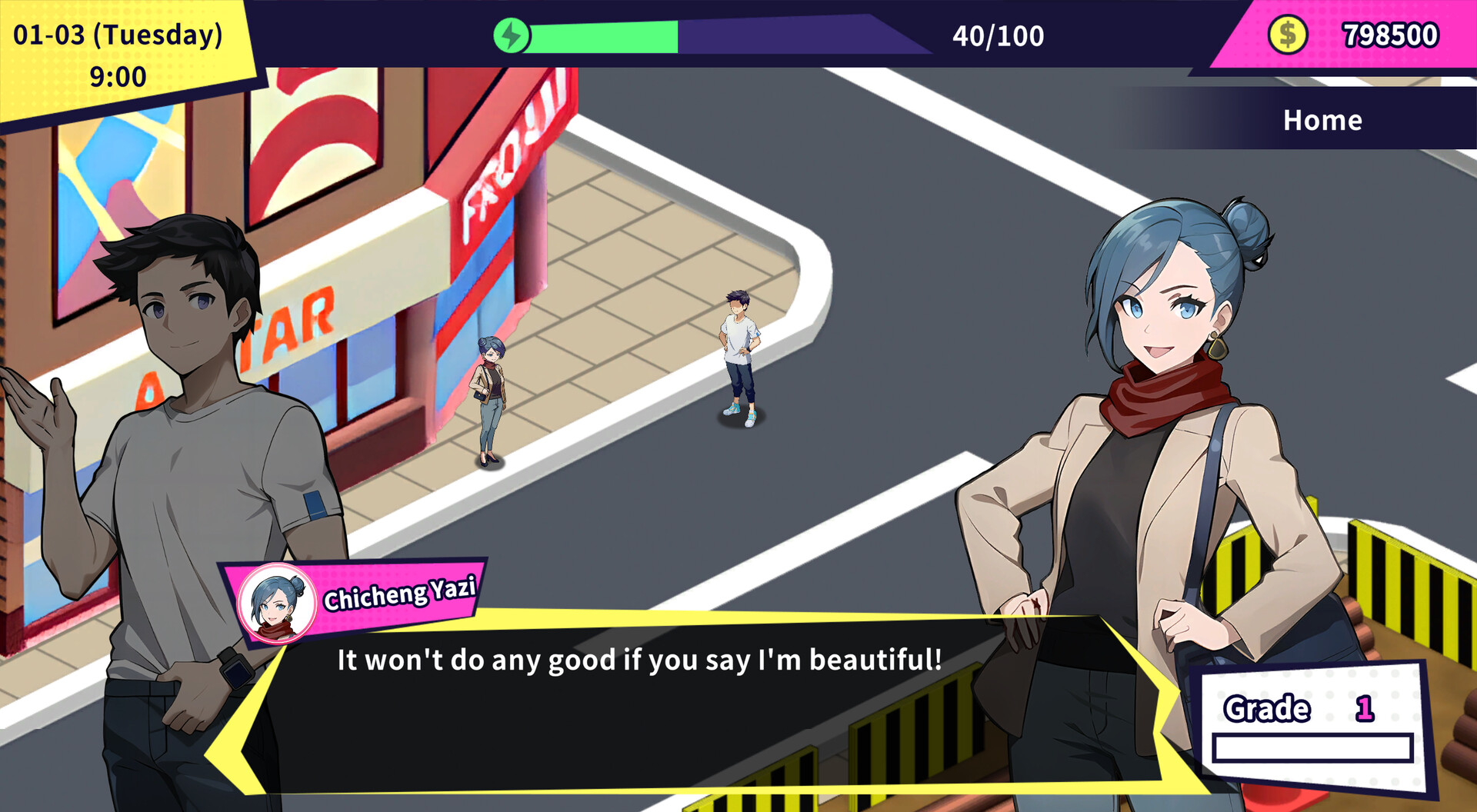This screenshot has height=812, width=1477.
Task: Click the 40/100 energy counter text
Action: pos(997,35)
